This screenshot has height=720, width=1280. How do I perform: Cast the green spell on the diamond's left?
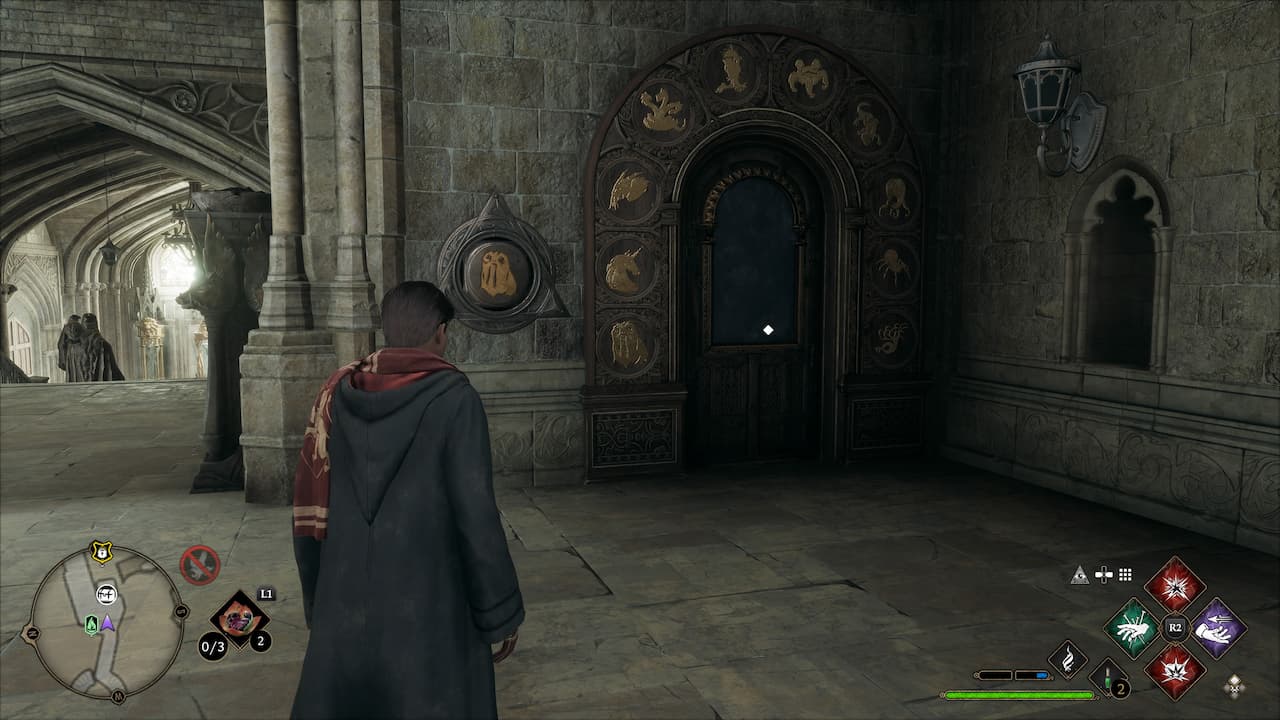(x=1134, y=628)
